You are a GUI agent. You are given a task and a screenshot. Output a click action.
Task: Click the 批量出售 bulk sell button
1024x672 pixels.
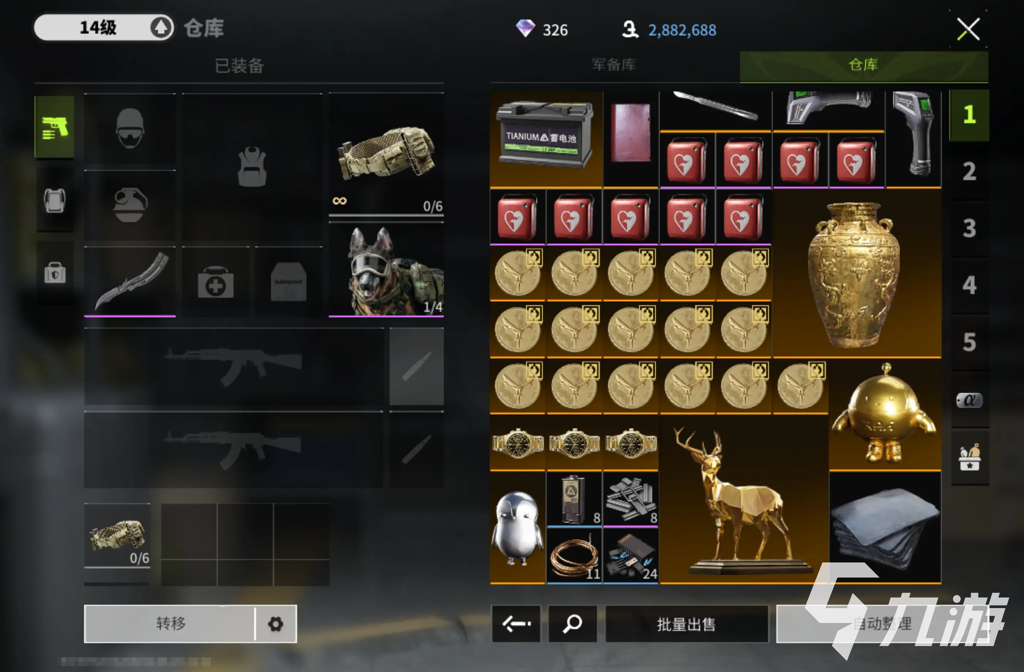coord(686,624)
